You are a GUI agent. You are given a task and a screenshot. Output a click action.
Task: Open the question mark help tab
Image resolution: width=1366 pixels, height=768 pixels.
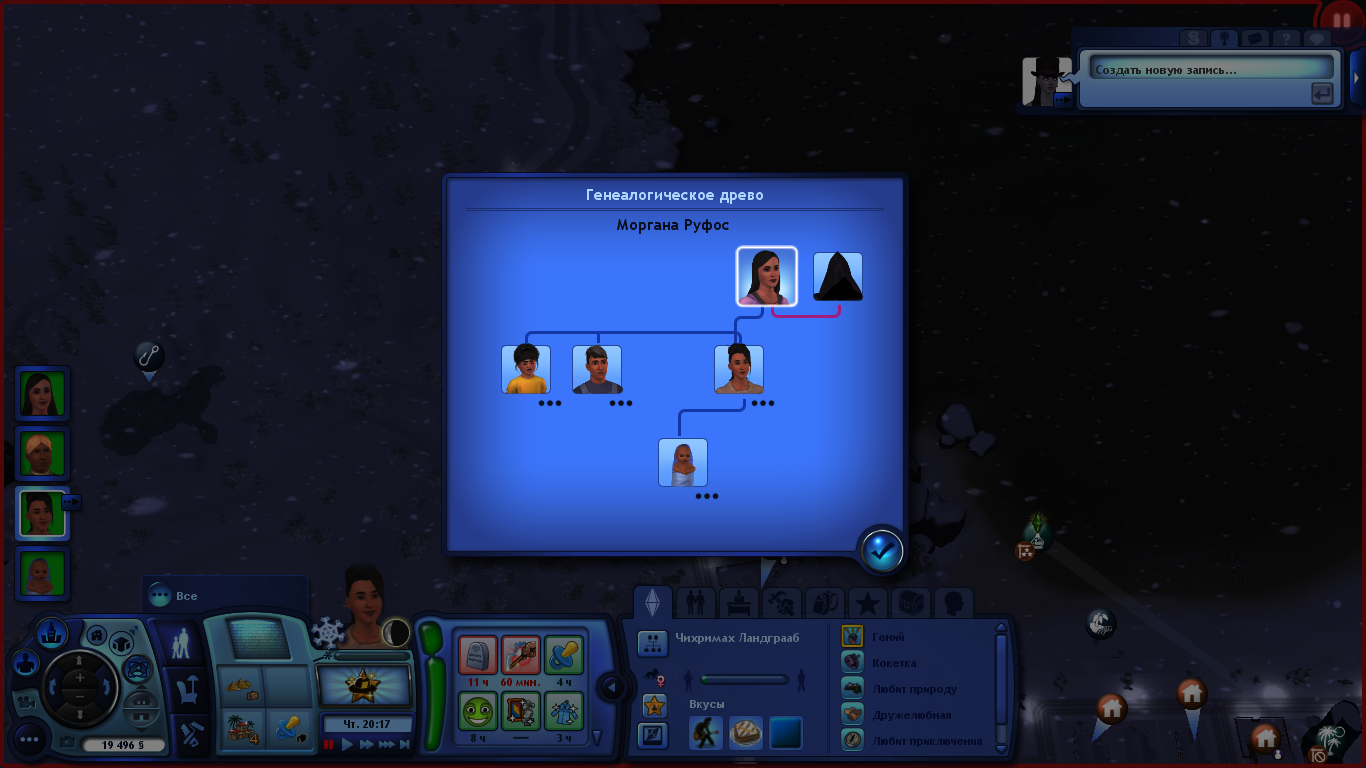pyautogui.click(x=1286, y=39)
